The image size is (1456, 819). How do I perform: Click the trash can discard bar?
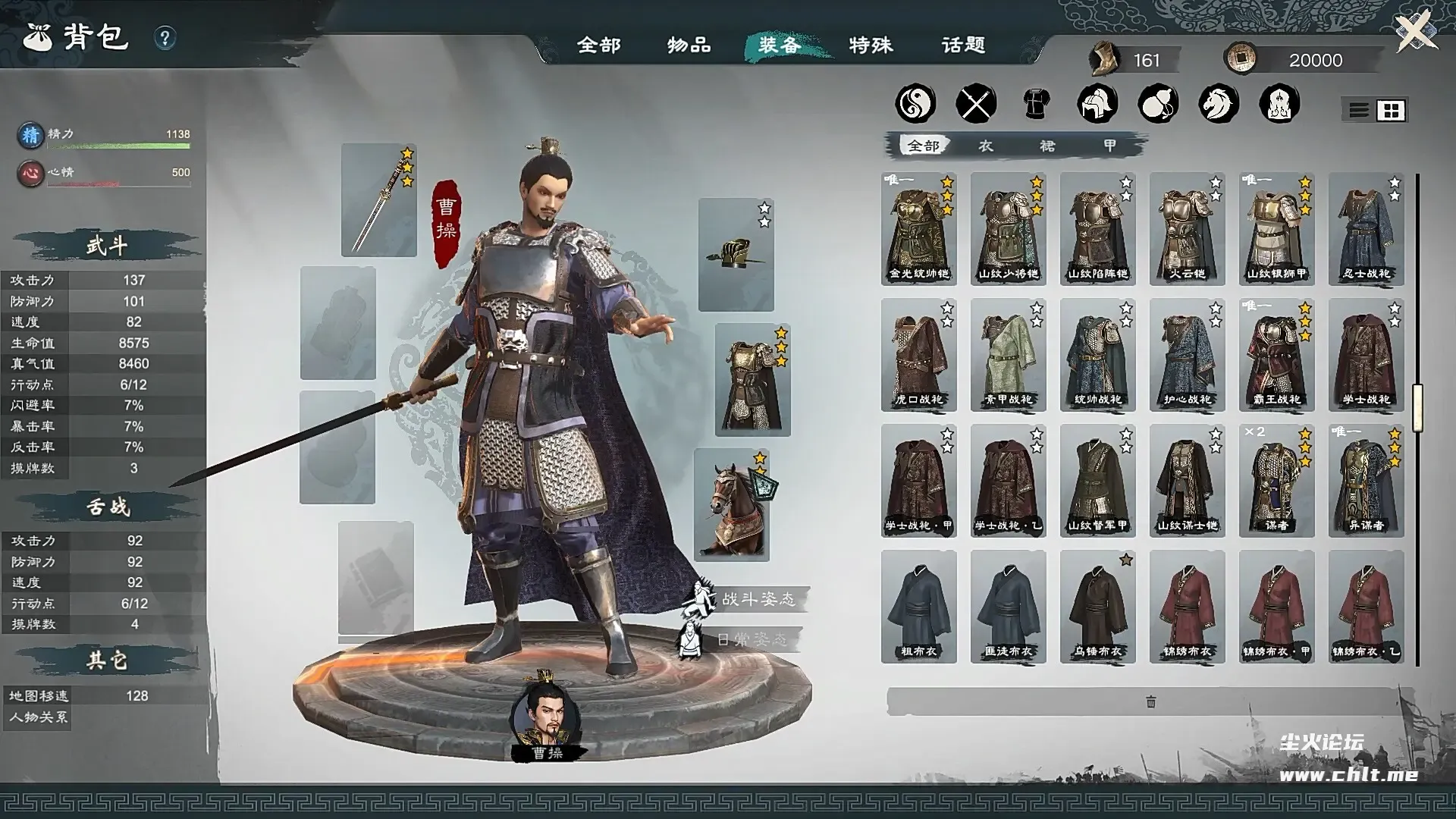(x=1150, y=702)
